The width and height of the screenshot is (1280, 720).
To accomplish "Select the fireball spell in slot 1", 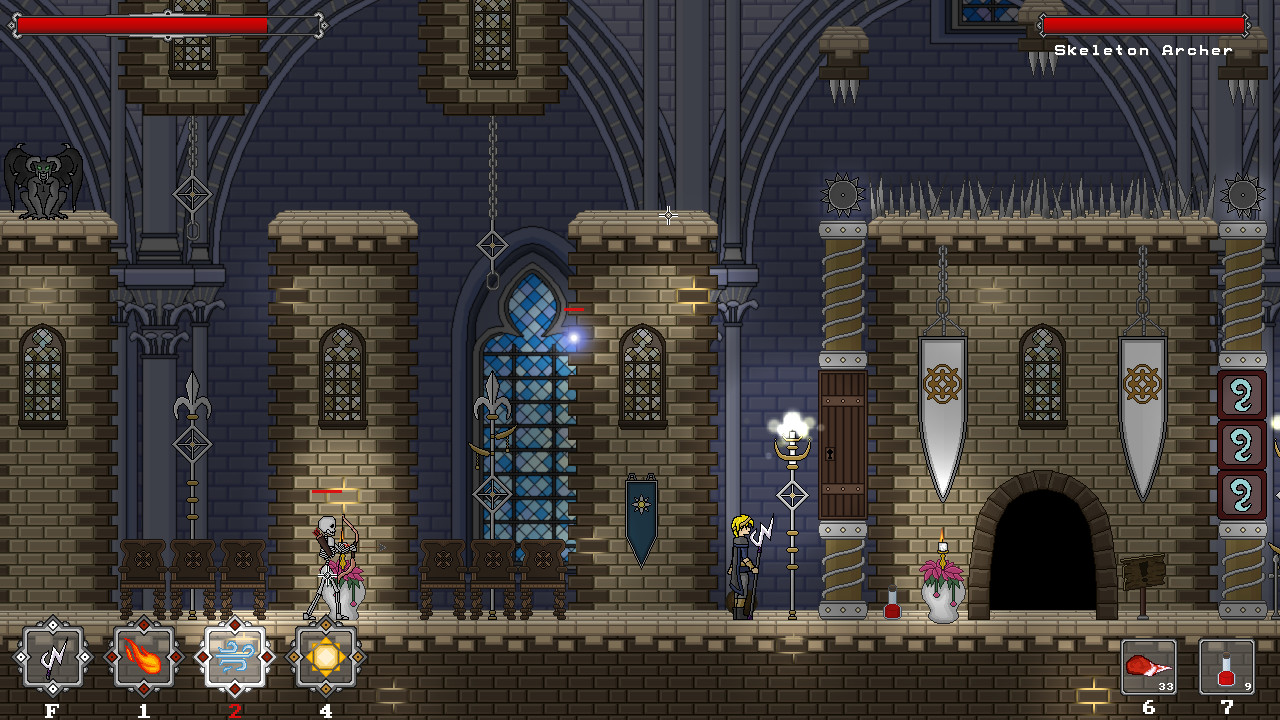I will (x=143, y=657).
